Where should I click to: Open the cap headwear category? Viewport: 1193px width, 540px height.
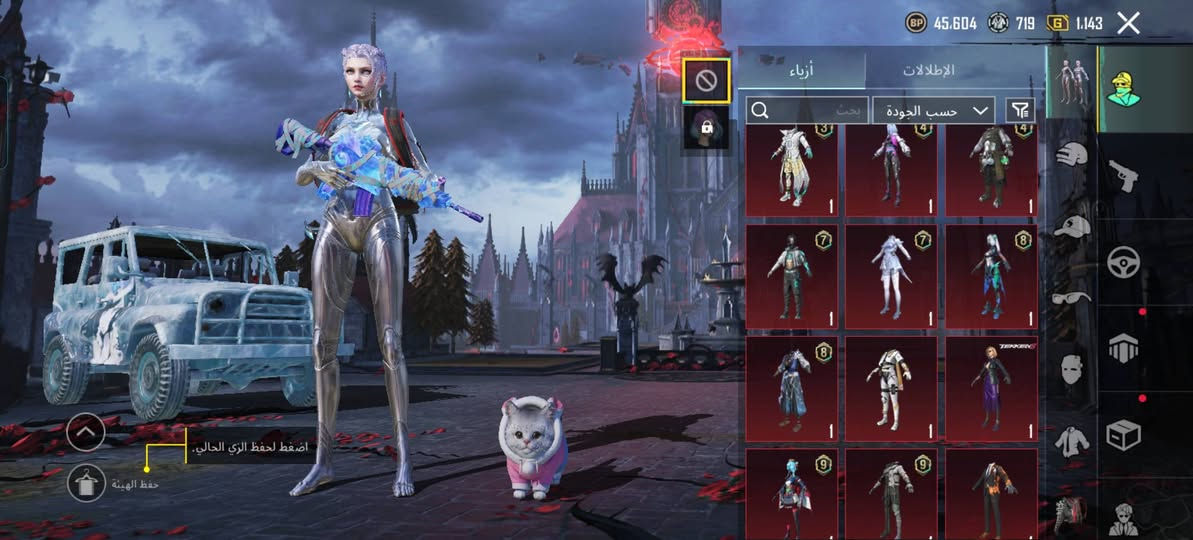[1072, 226]
